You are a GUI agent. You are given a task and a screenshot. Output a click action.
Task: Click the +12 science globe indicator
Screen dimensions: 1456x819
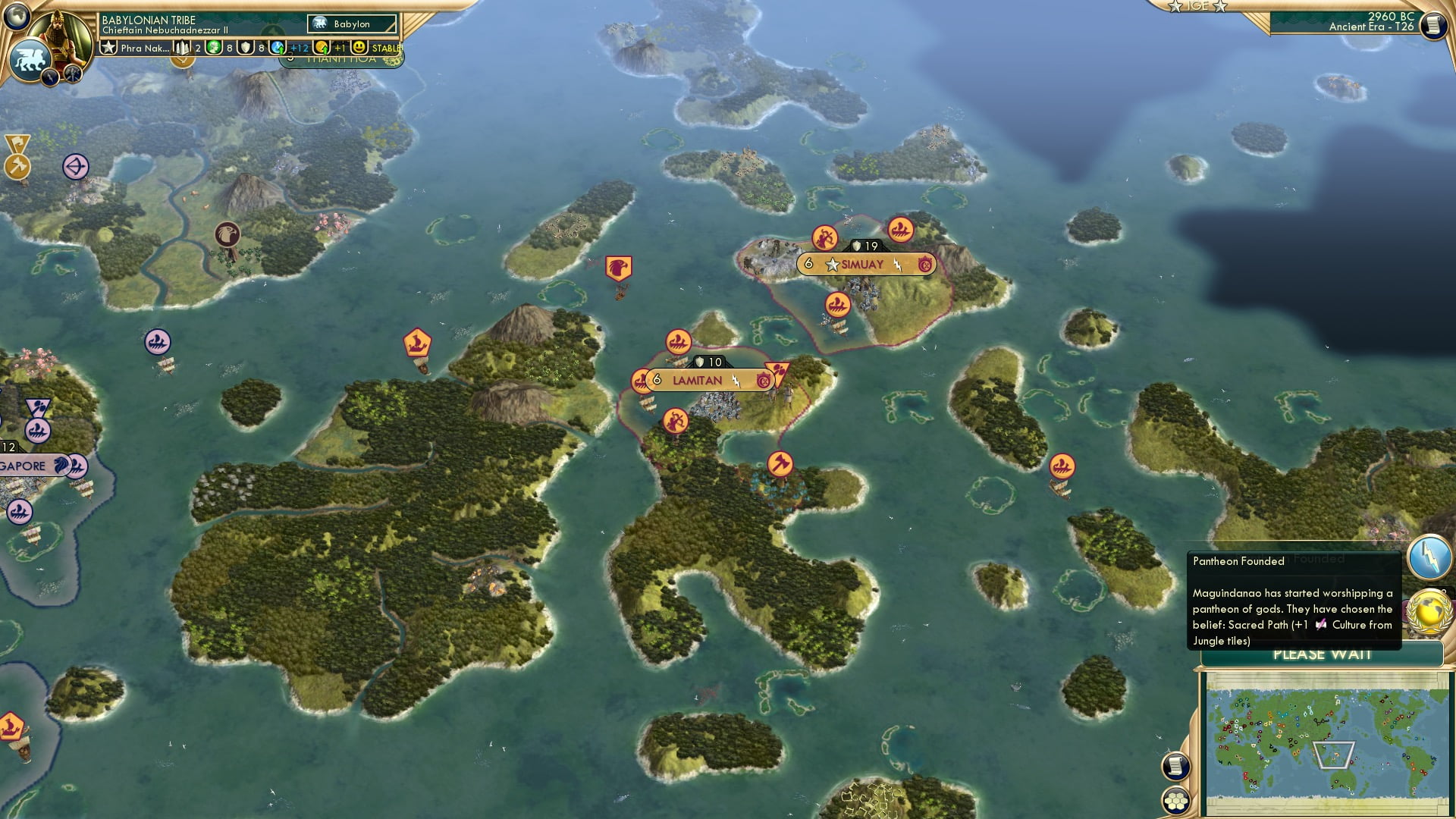(x=276, y=48)
